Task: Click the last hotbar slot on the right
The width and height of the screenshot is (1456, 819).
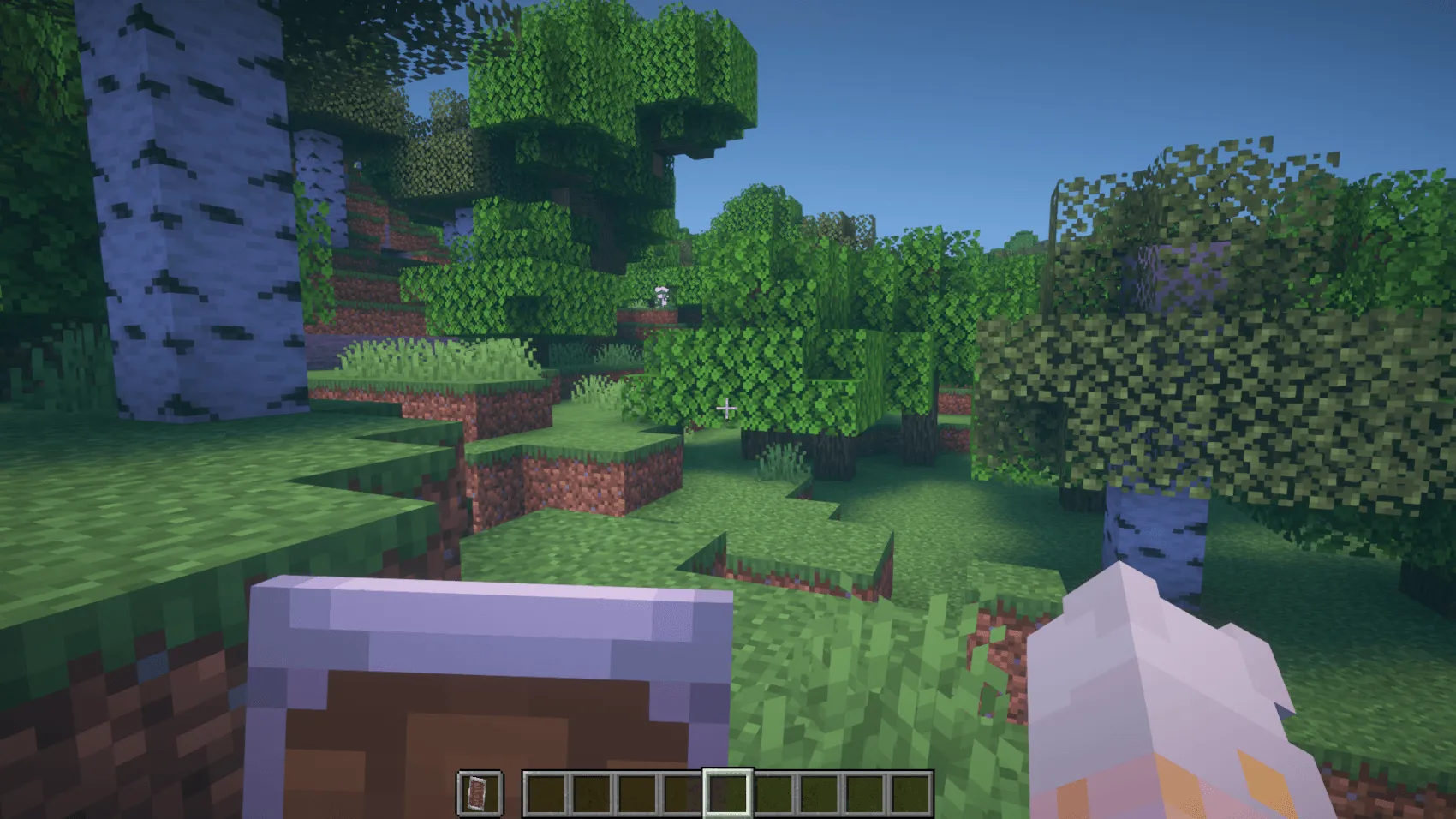Action: coord(910,795)
